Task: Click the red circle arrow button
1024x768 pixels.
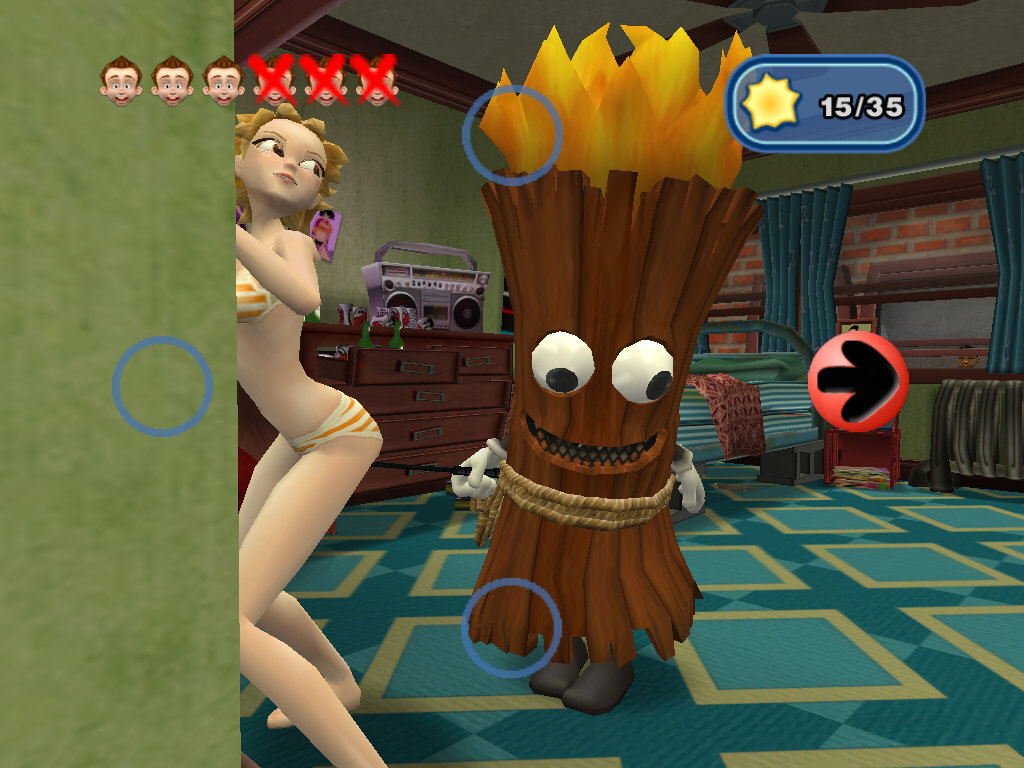Action: pyautogui.click(x=858, y=382)
